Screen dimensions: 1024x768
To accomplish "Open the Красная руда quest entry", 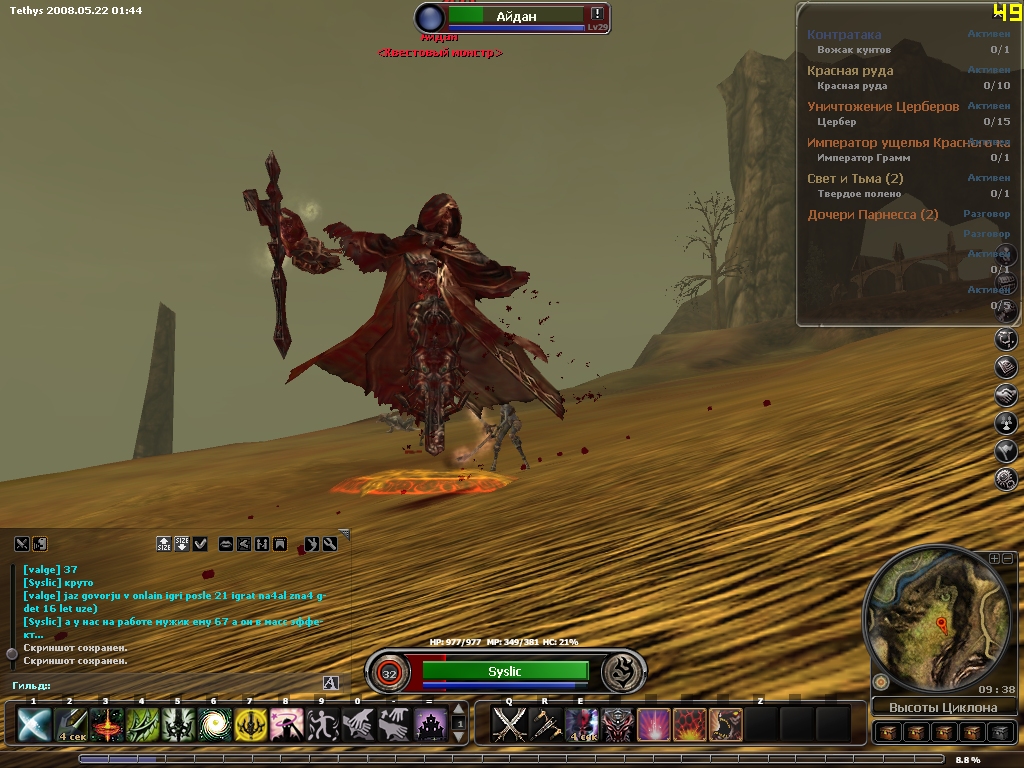I will tap(850, 70).
